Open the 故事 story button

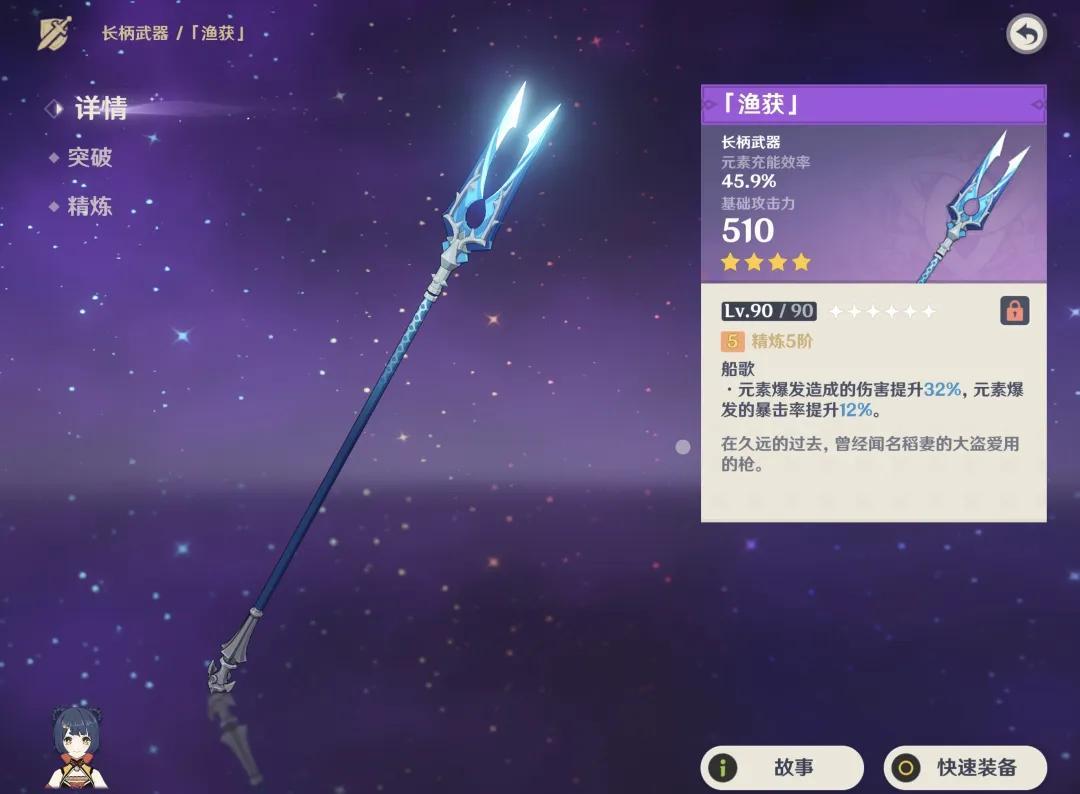coord(782,768)
